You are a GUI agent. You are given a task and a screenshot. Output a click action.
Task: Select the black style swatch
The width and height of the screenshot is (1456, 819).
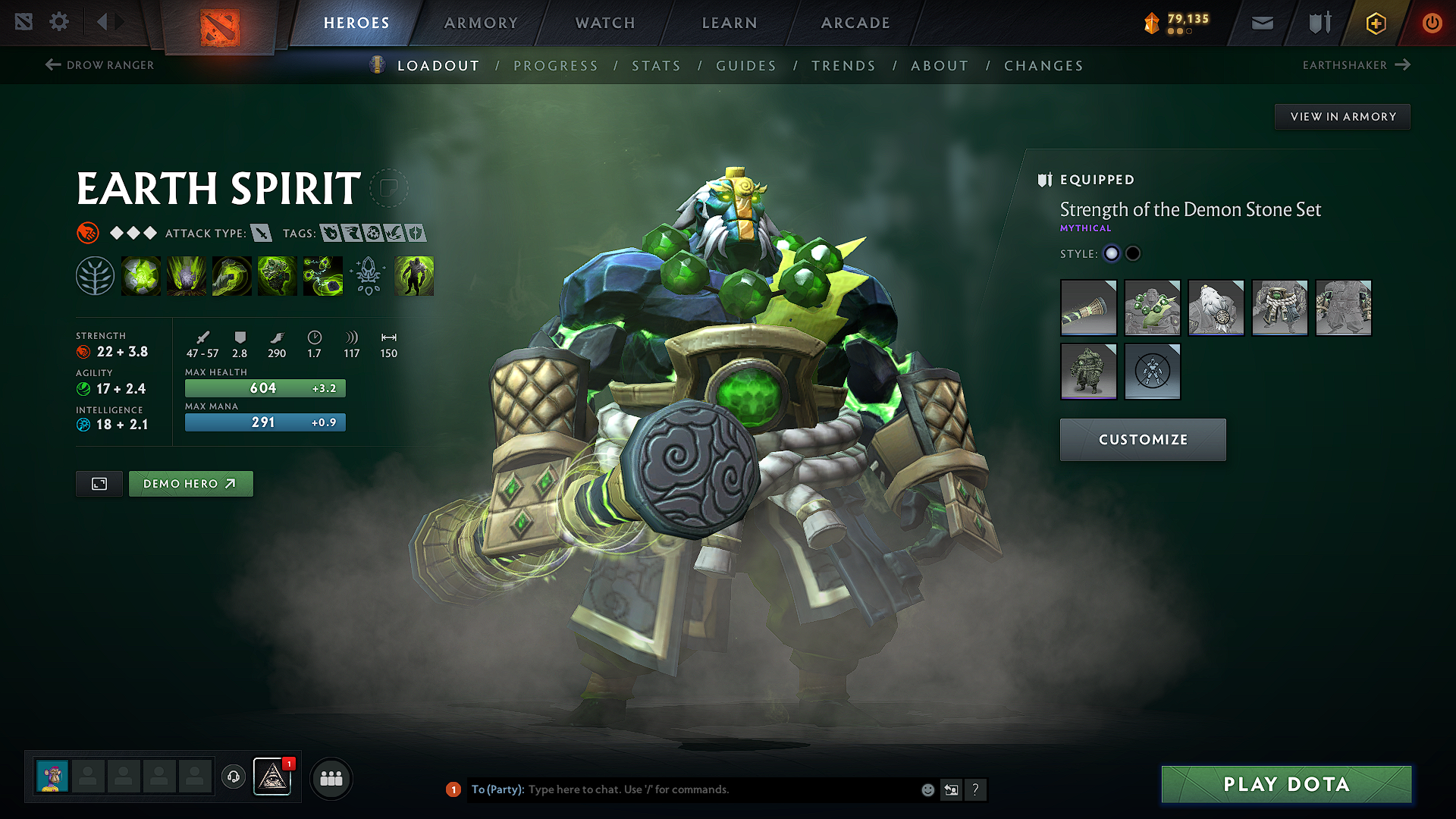(1133, 253)
